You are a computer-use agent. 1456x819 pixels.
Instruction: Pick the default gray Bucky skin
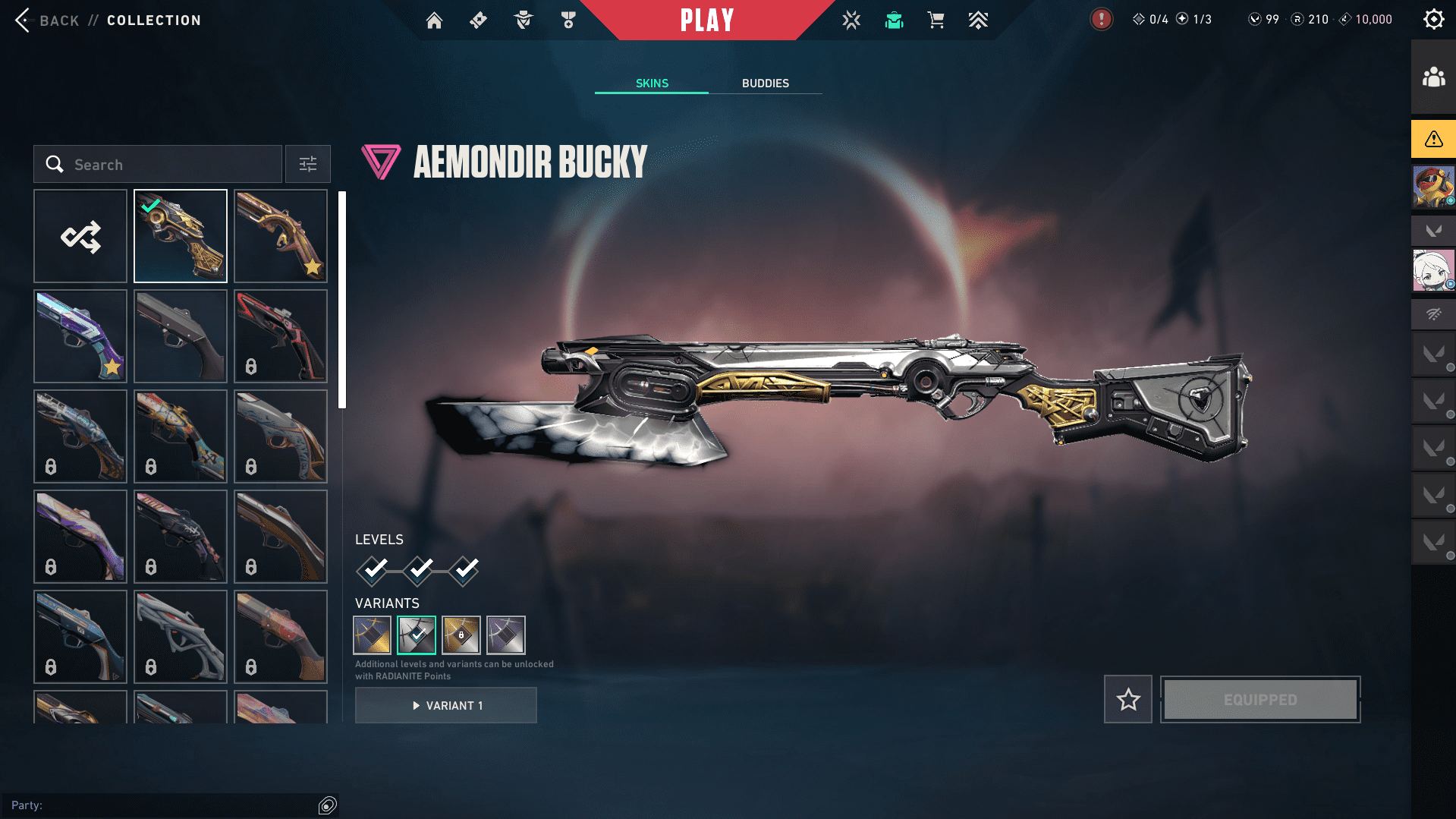click(x=181, y=337)
